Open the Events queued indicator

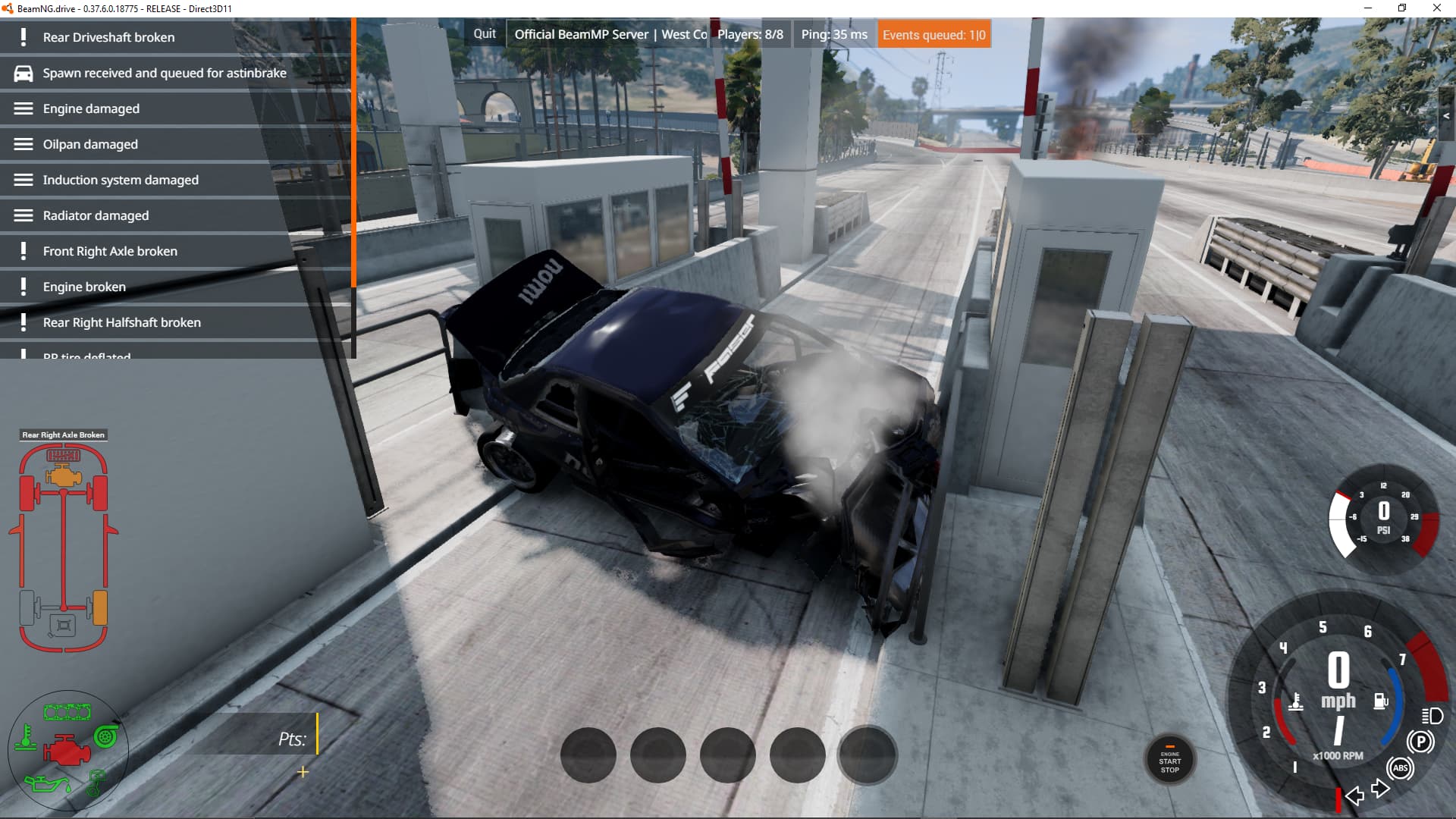click(x=934, y=35)
